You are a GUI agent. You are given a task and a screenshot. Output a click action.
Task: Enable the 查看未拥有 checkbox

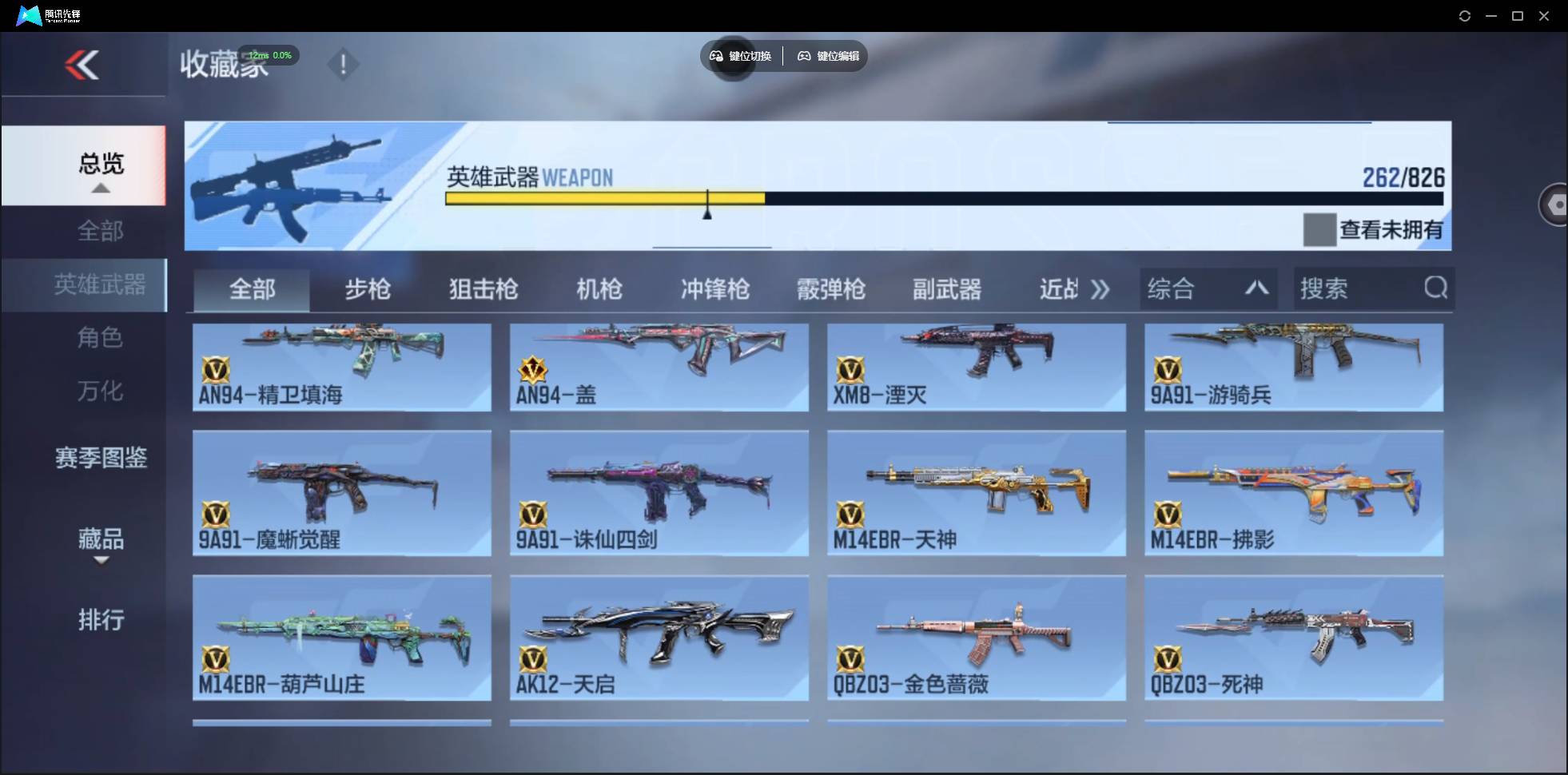pos(1319,229)
